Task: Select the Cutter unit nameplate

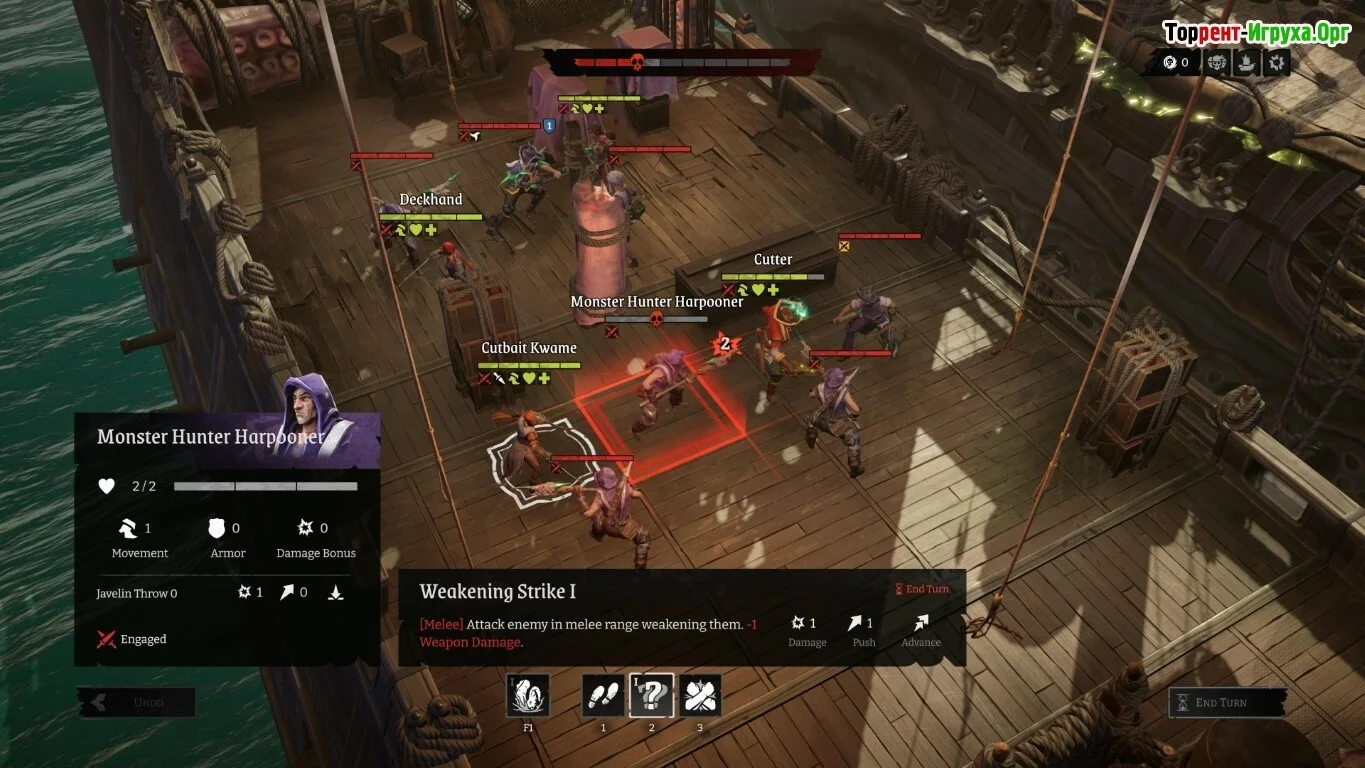Action: tap(773, 260)
